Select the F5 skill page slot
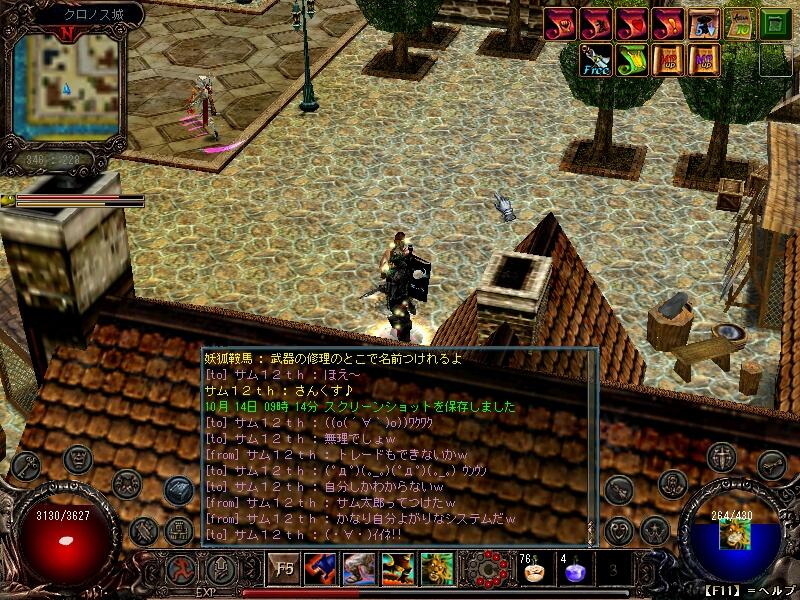The image size is (800, 600). pyautogui.click(x=285, y=570)
